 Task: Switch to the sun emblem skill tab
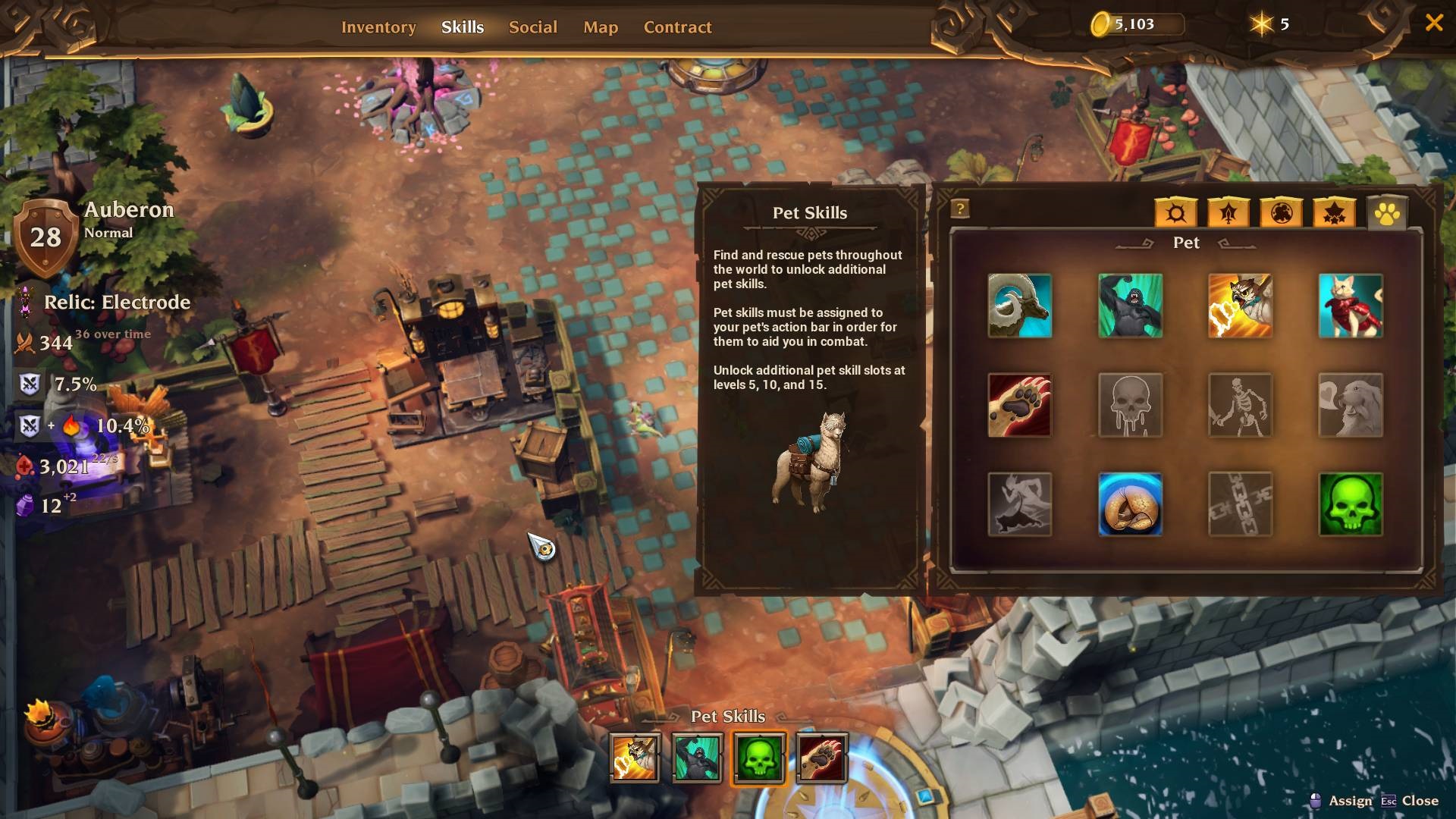click(x=1175, y=213)
